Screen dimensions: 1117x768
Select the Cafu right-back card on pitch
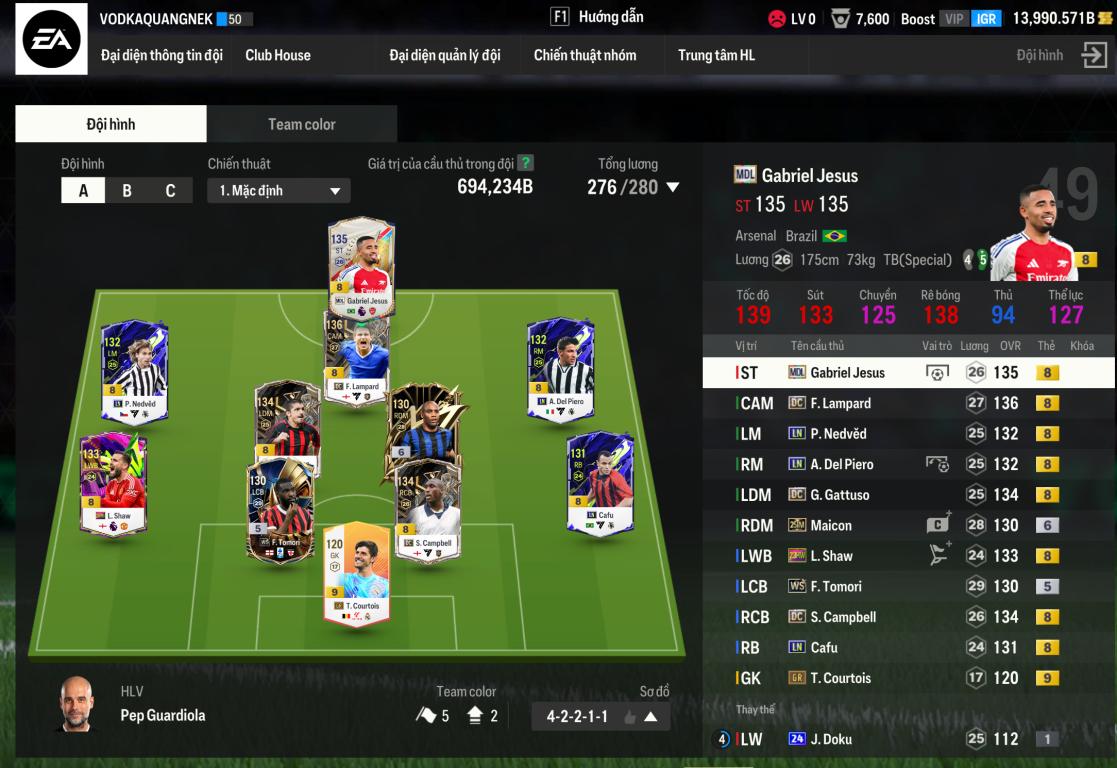[600, 482]
